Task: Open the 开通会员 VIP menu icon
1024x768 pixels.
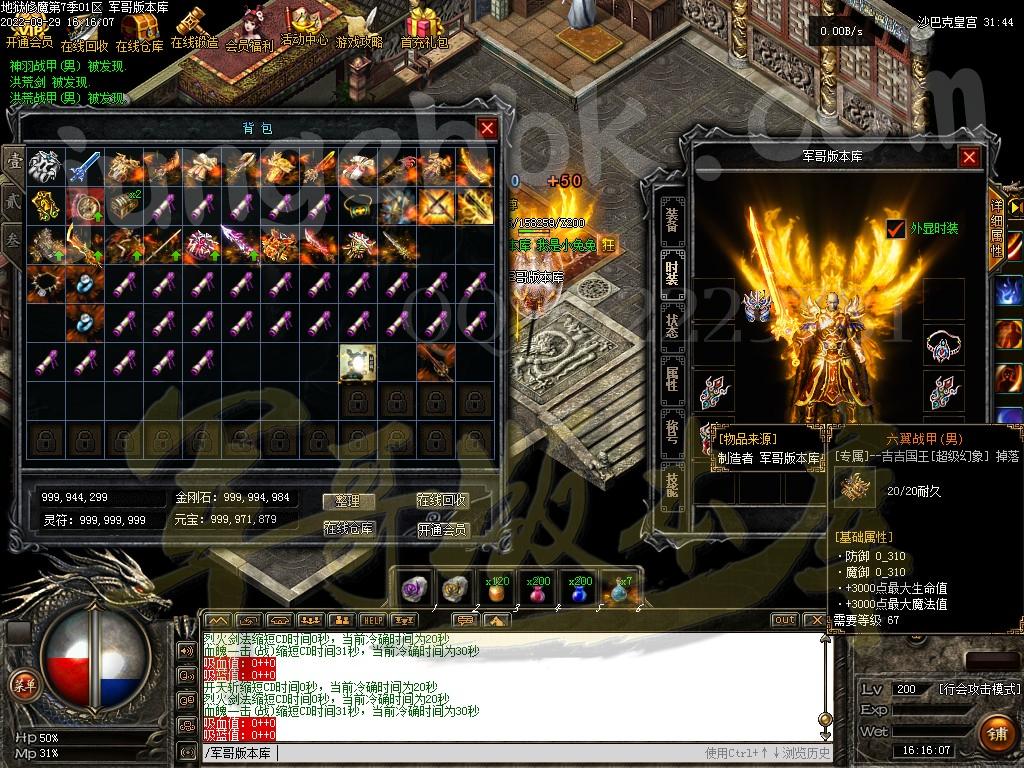Action: click(x=28, y=30)
